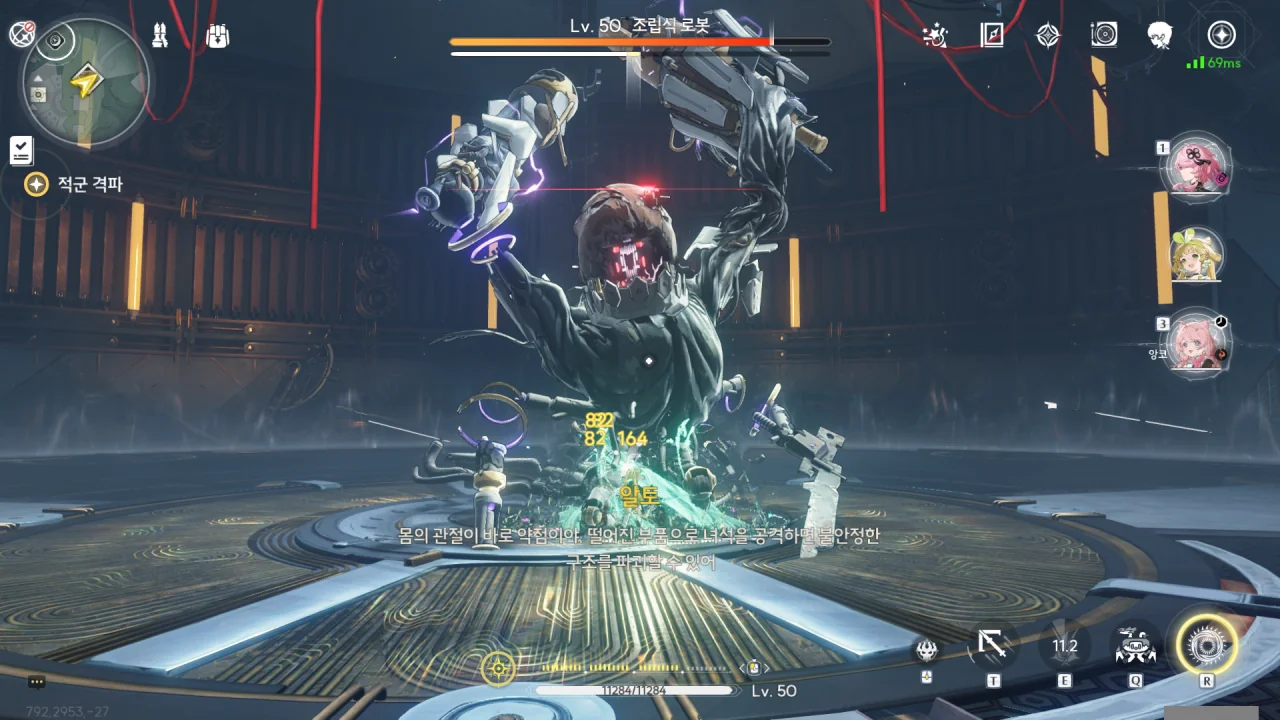Open the backpack inventory
Viewport: 1280px width, 720px height.
217,36
